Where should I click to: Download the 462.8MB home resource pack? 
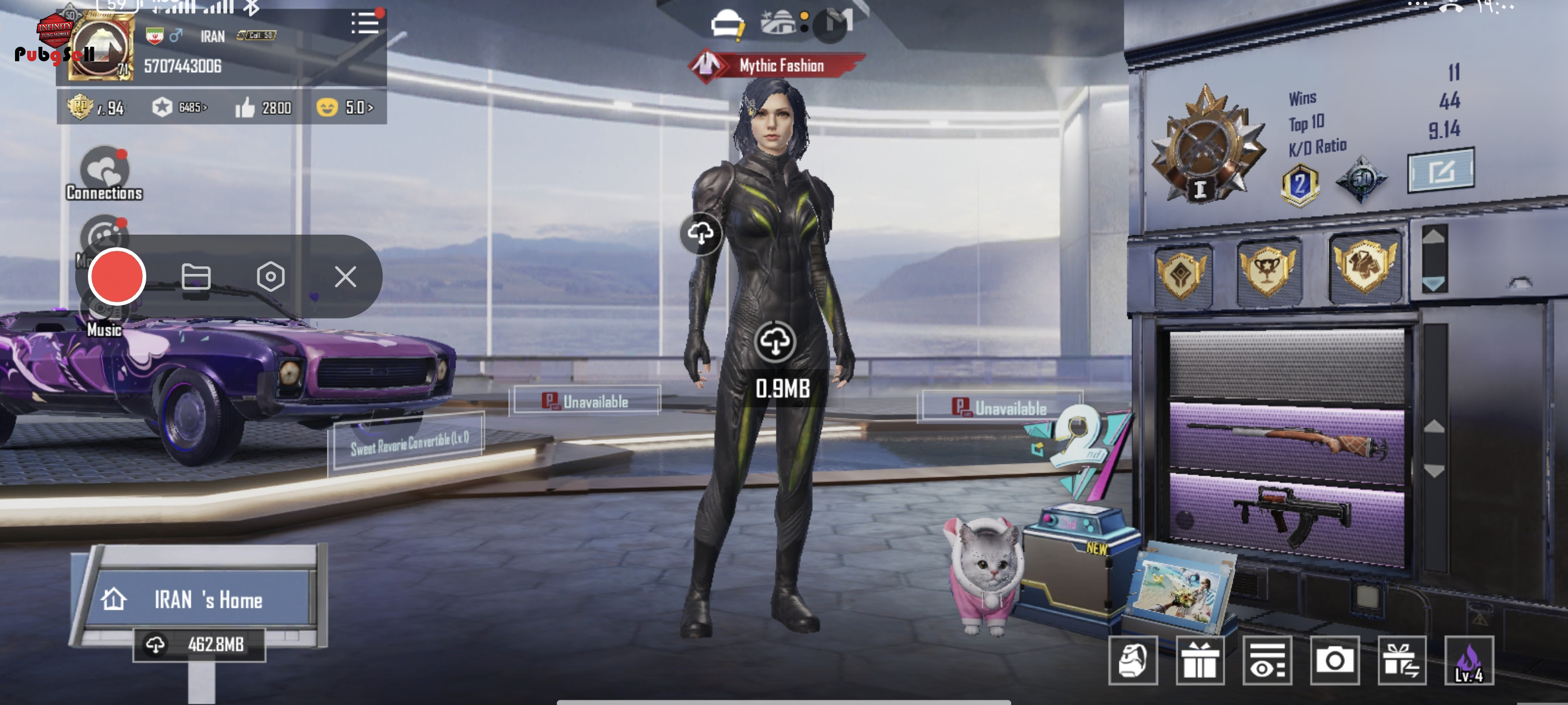(199, 644)
